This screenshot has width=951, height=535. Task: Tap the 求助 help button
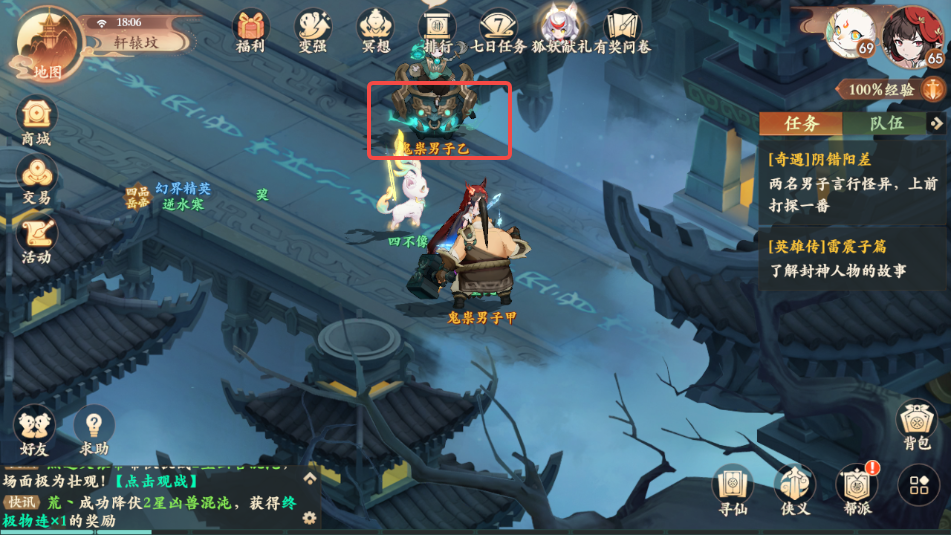point(94,430)
